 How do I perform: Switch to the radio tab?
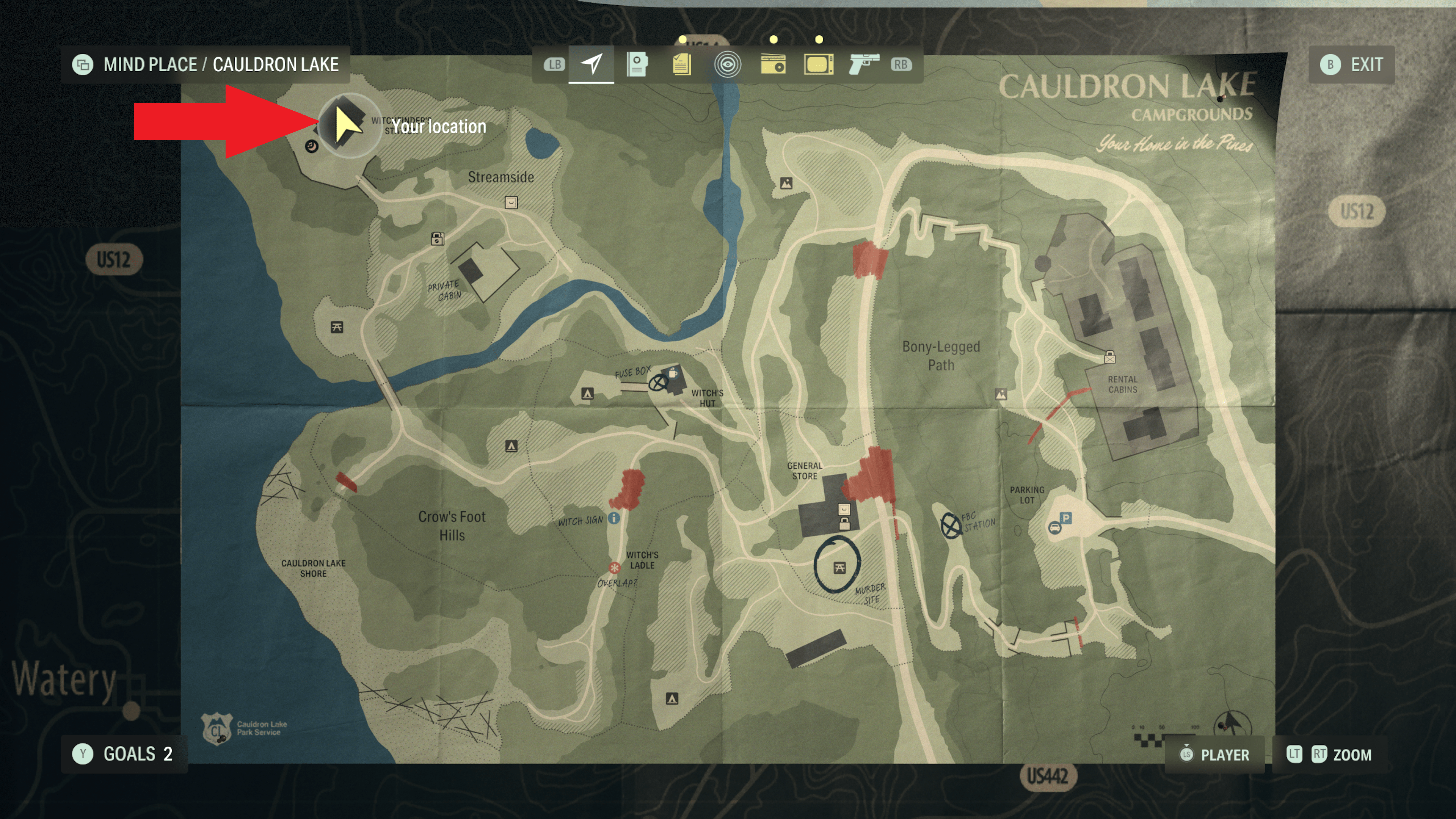[x=773, y=64]
